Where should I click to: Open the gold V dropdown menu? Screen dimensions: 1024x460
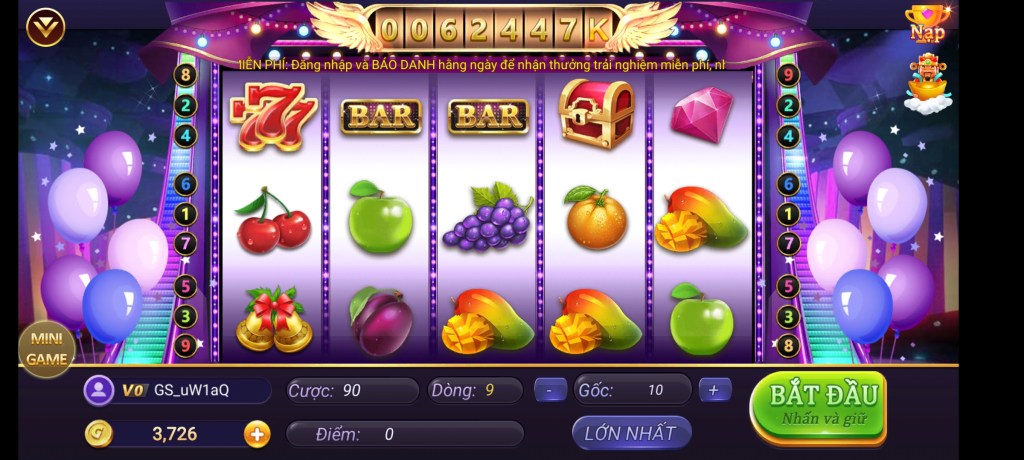(x=46, y=27)
